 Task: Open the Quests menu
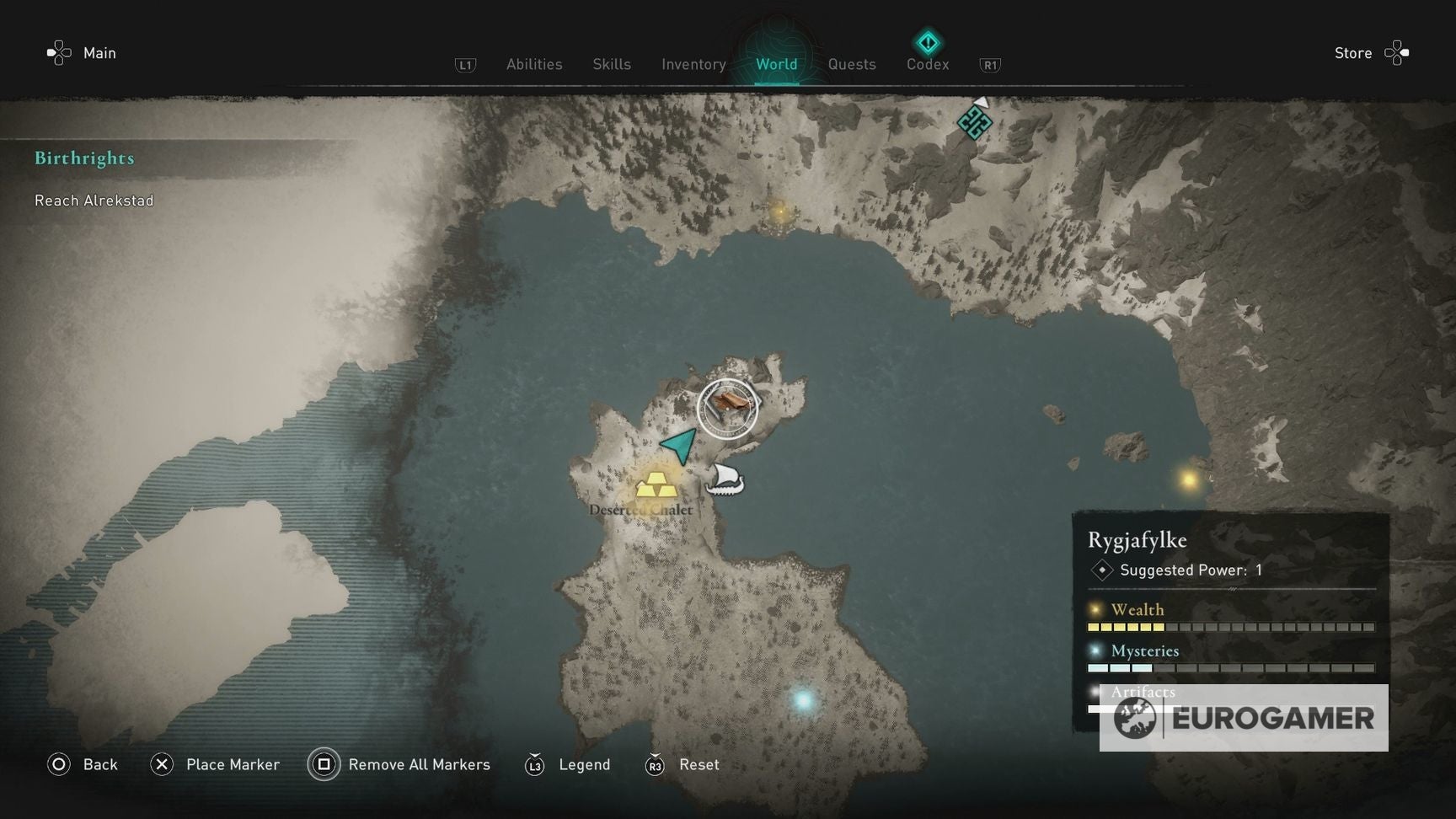(x=851, y=64)
